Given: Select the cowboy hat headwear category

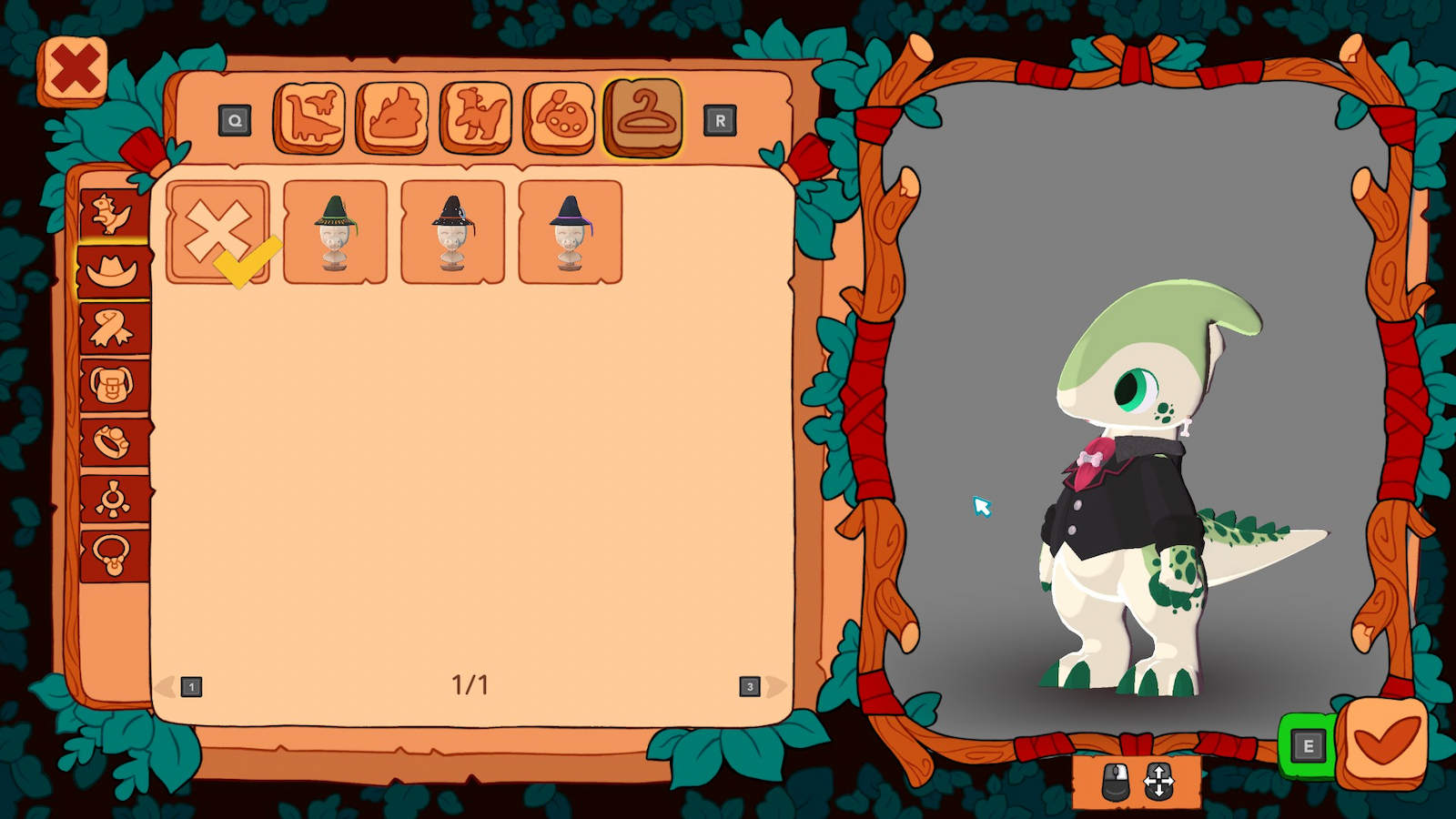Looking at the screenshot, I should coord(109,270).
